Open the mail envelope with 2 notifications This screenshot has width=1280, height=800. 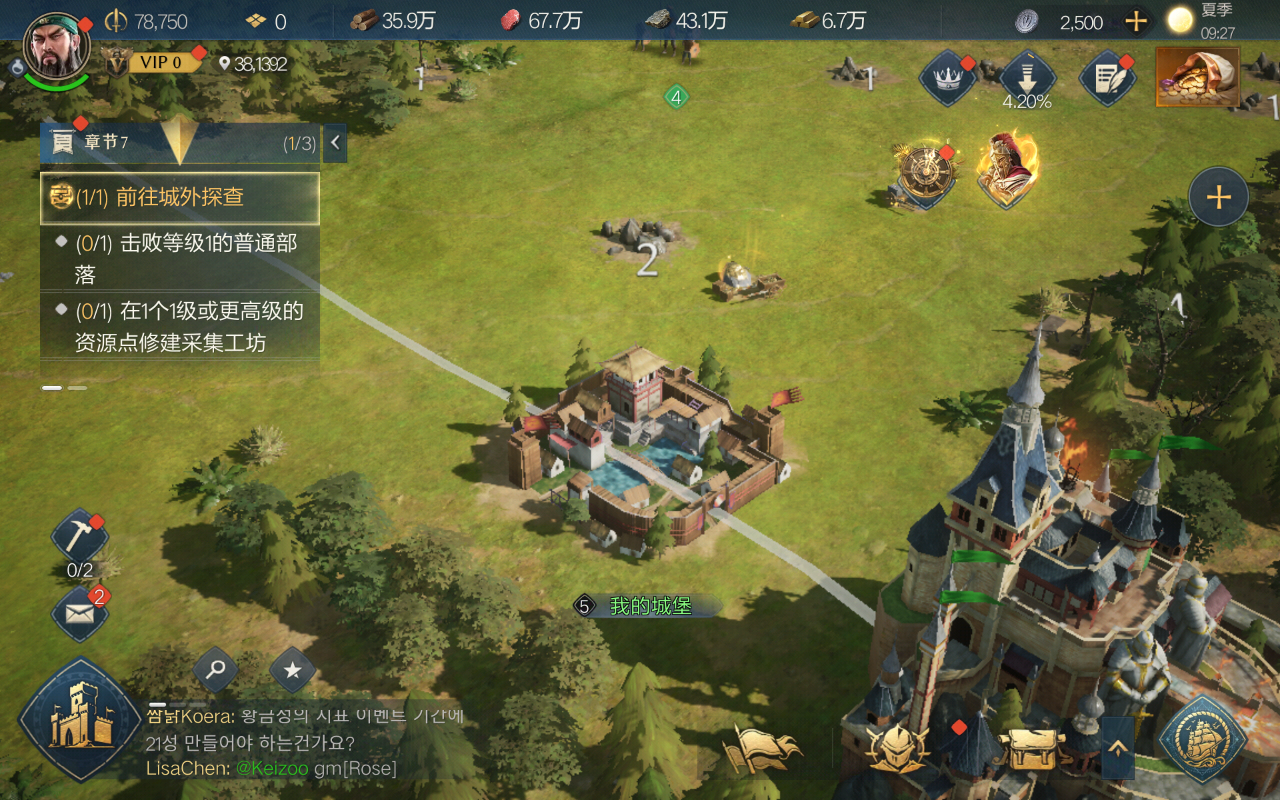click(79, 612)
